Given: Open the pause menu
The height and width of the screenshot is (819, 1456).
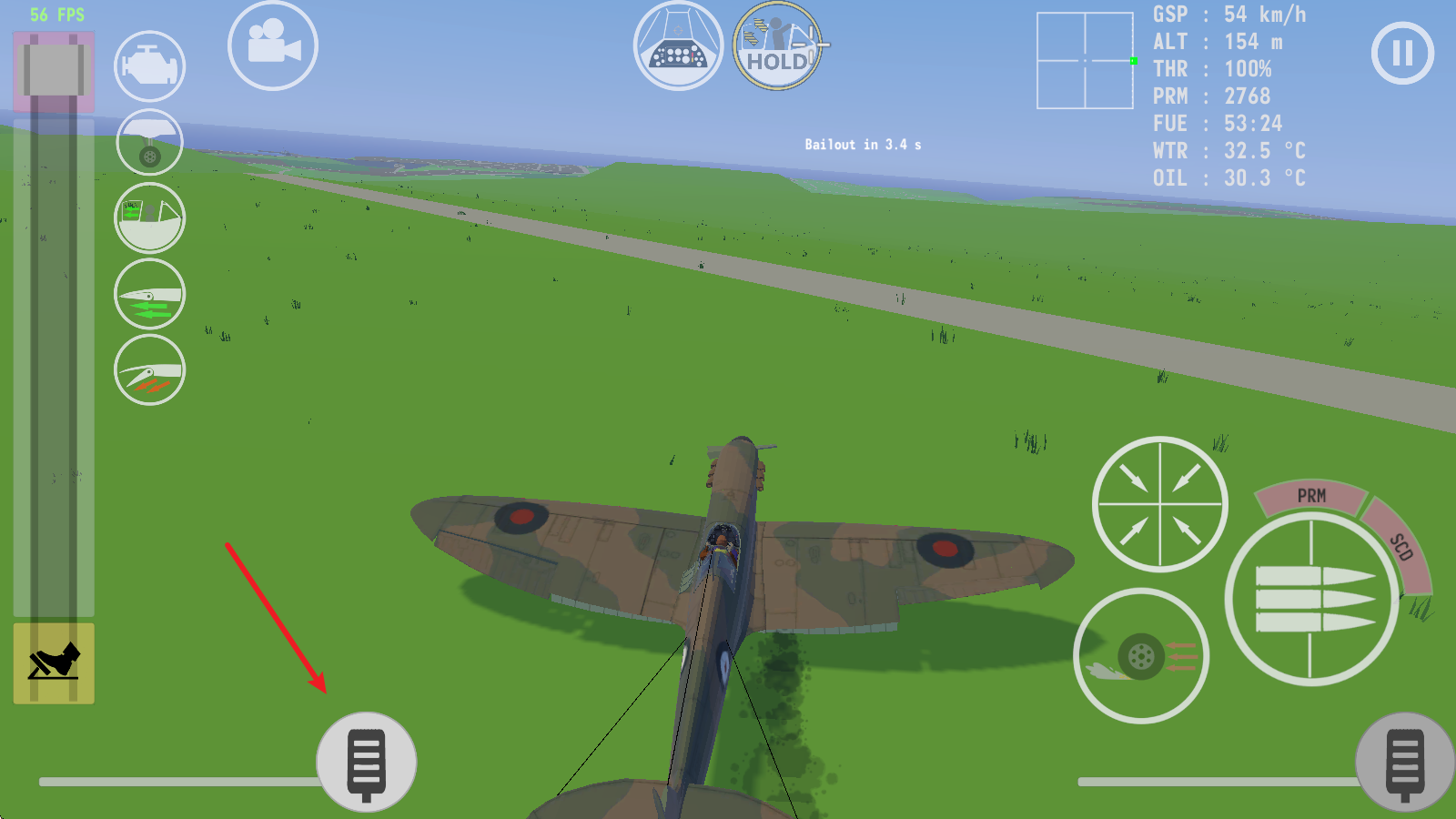Looking at the screenshot, I should [x=1401, y=53].
